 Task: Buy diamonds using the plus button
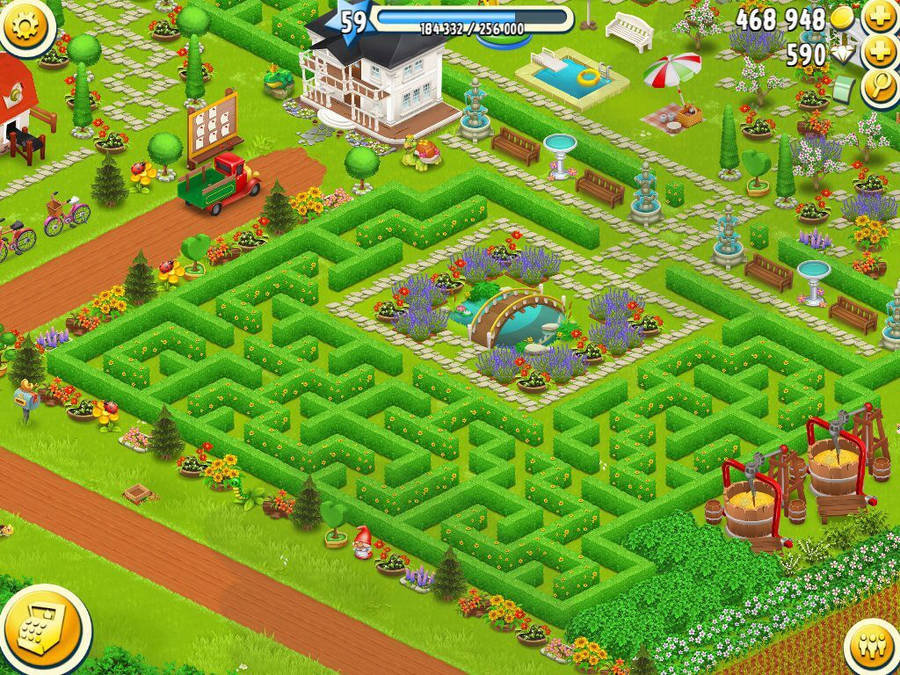click(x=879, y=52)
